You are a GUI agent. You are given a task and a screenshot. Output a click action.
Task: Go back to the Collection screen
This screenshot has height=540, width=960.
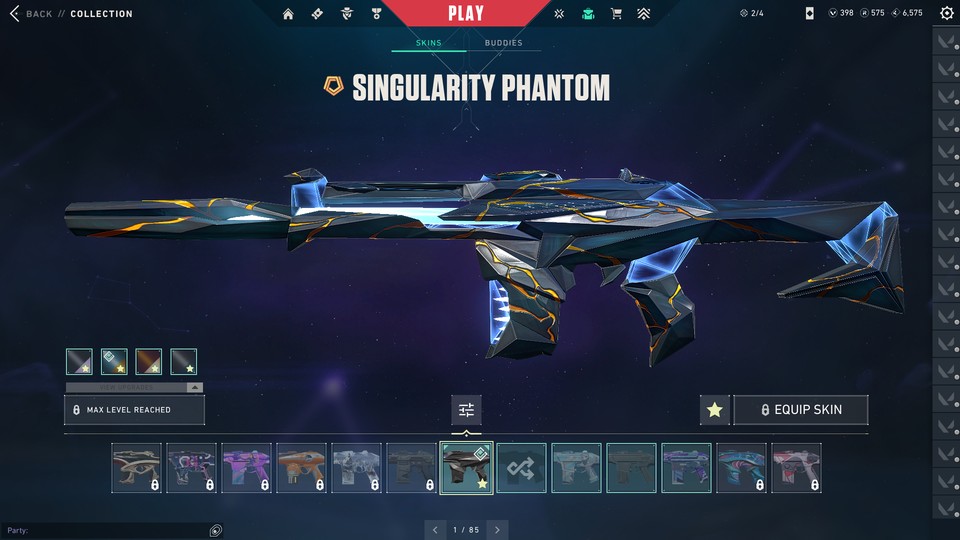click(x=30, y=14)
